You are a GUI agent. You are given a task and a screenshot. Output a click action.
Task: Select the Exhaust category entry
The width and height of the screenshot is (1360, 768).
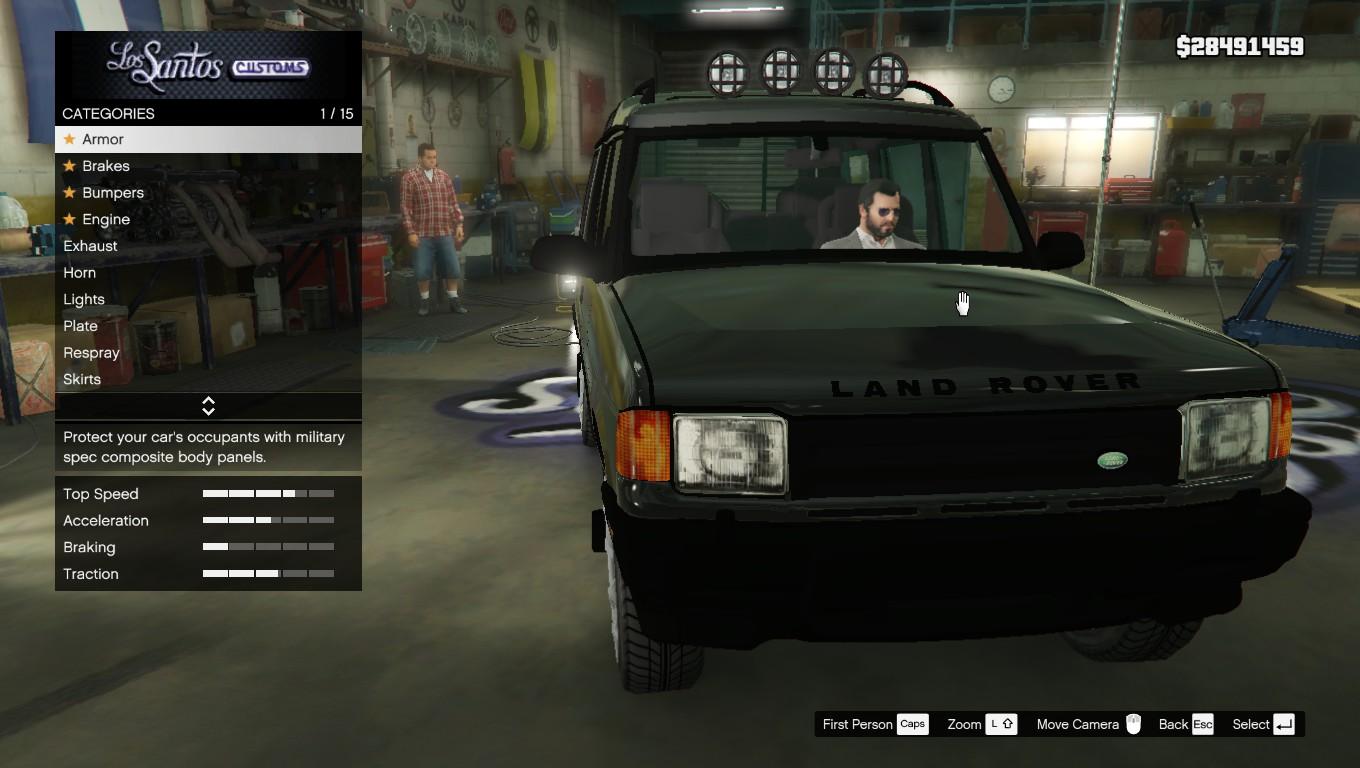[x=90, y=246]
